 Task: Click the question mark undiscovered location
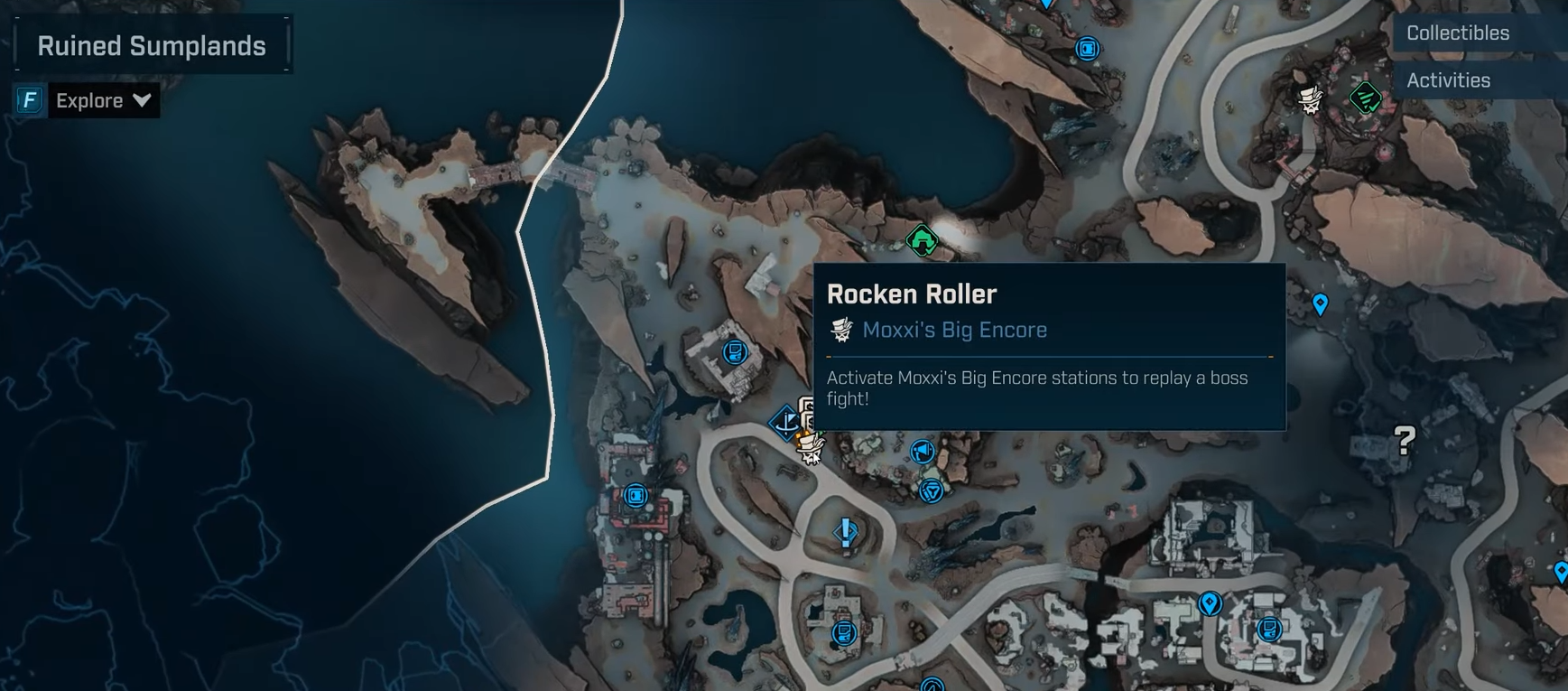[x=1404, y=441]
